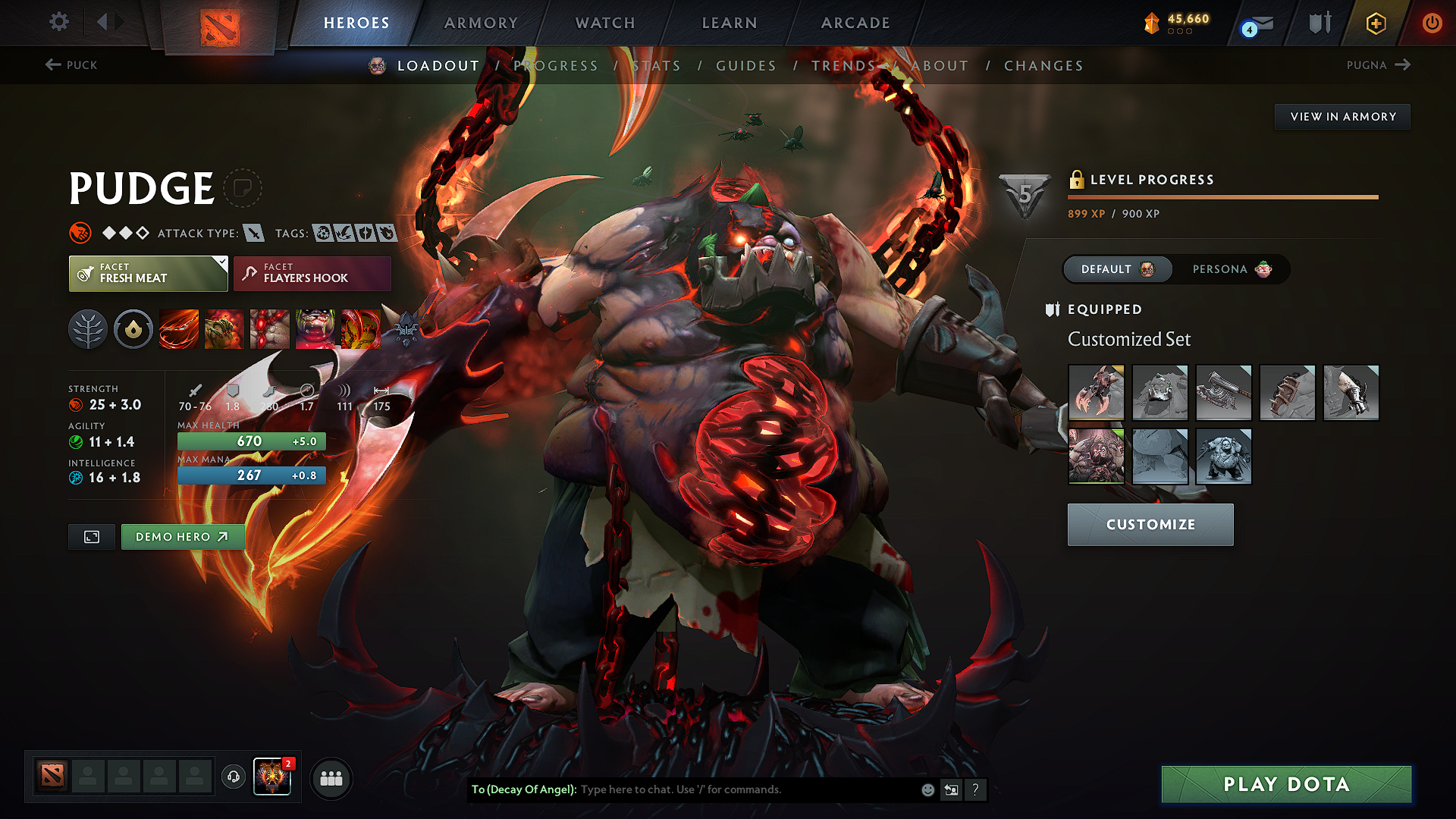The width and height of the screenshot is (1456, 819).
Task: Open the STATS section of Pudge's page
Action: point(657,66)
